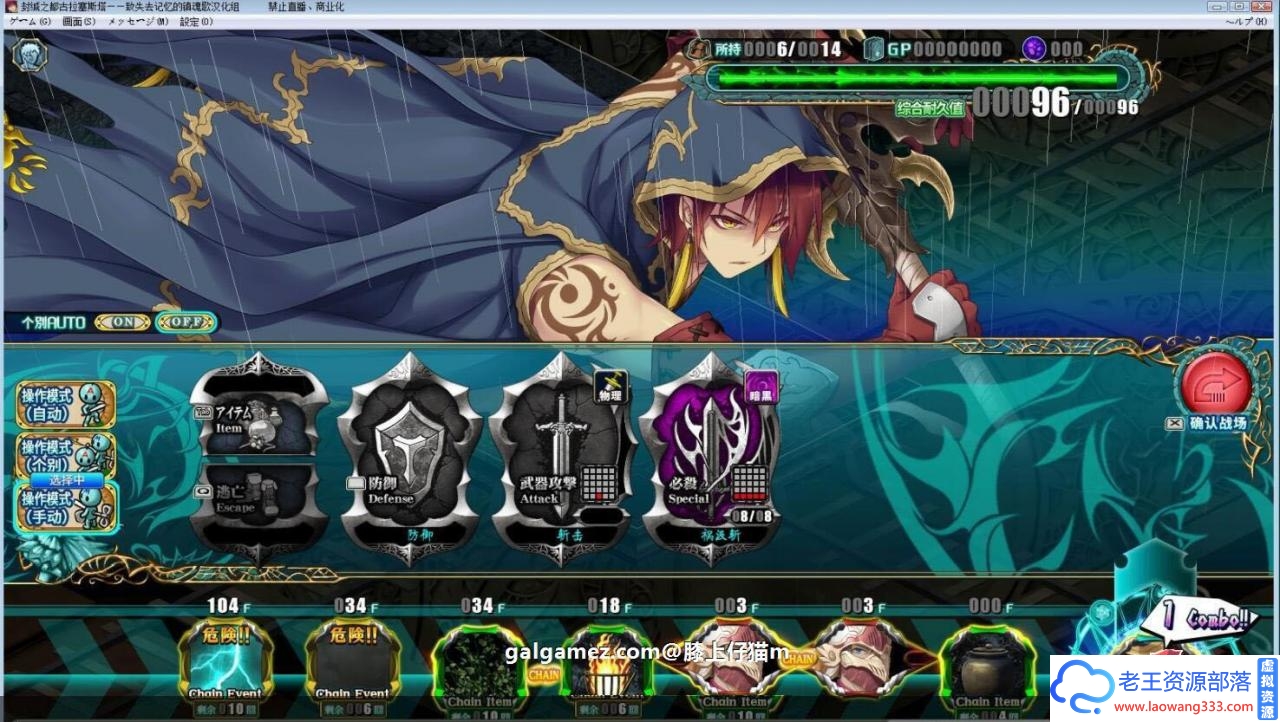Set individual AUTO to OFF
Viewport: 1280px width, 722px height.
[186, 323]
